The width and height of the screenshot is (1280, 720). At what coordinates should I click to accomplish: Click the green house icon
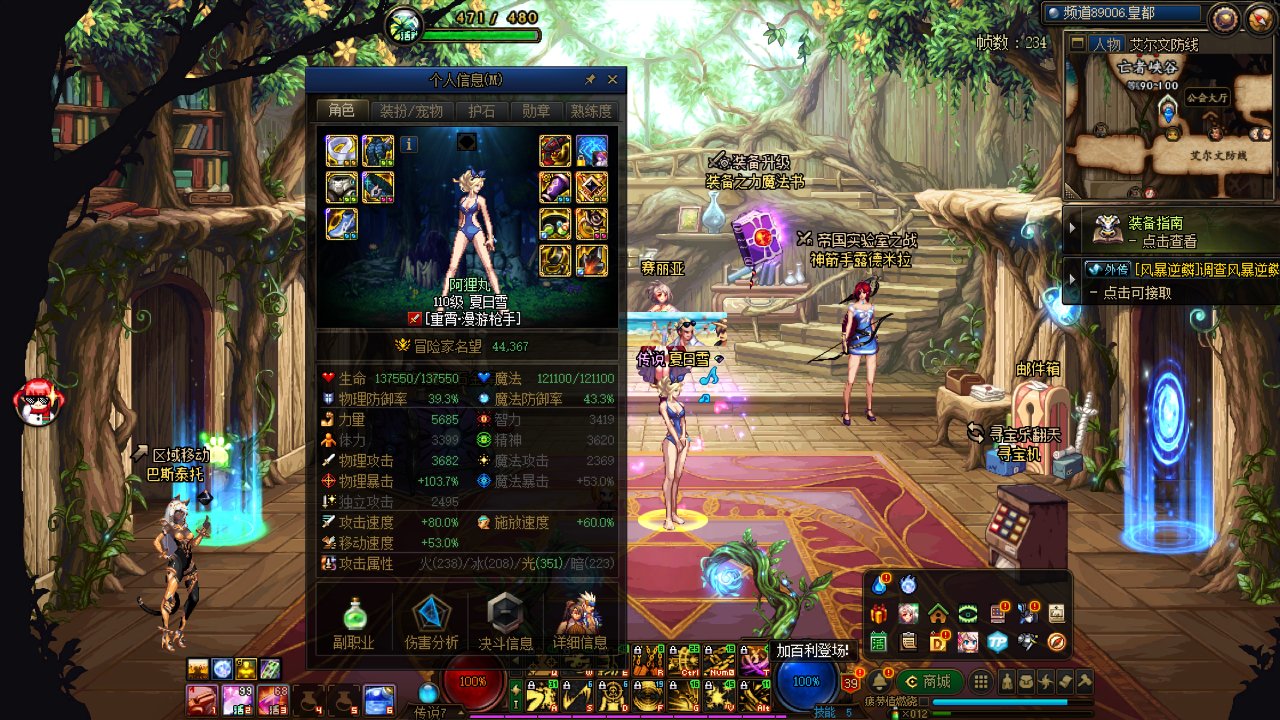[938, 613]
